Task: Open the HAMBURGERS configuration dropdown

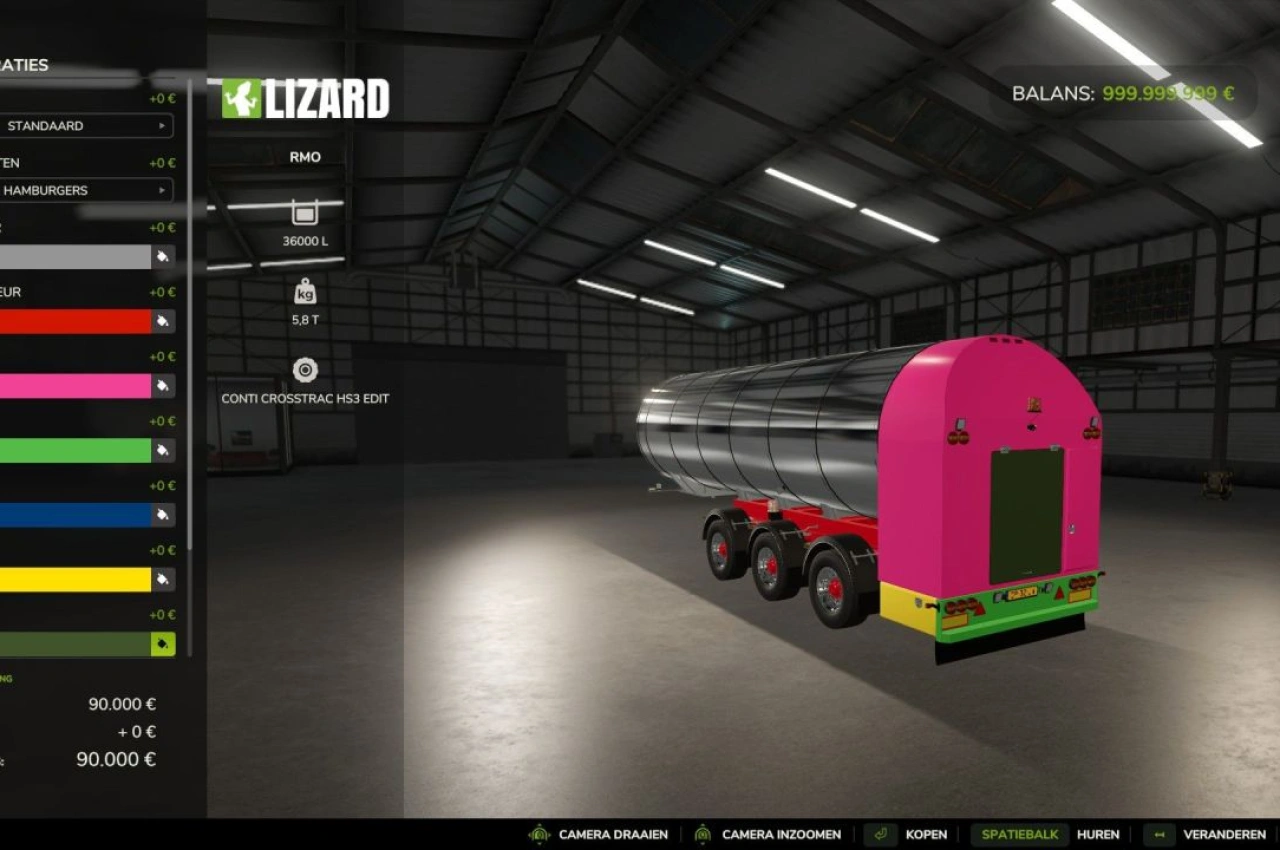Action: click(x=85, y=190)
